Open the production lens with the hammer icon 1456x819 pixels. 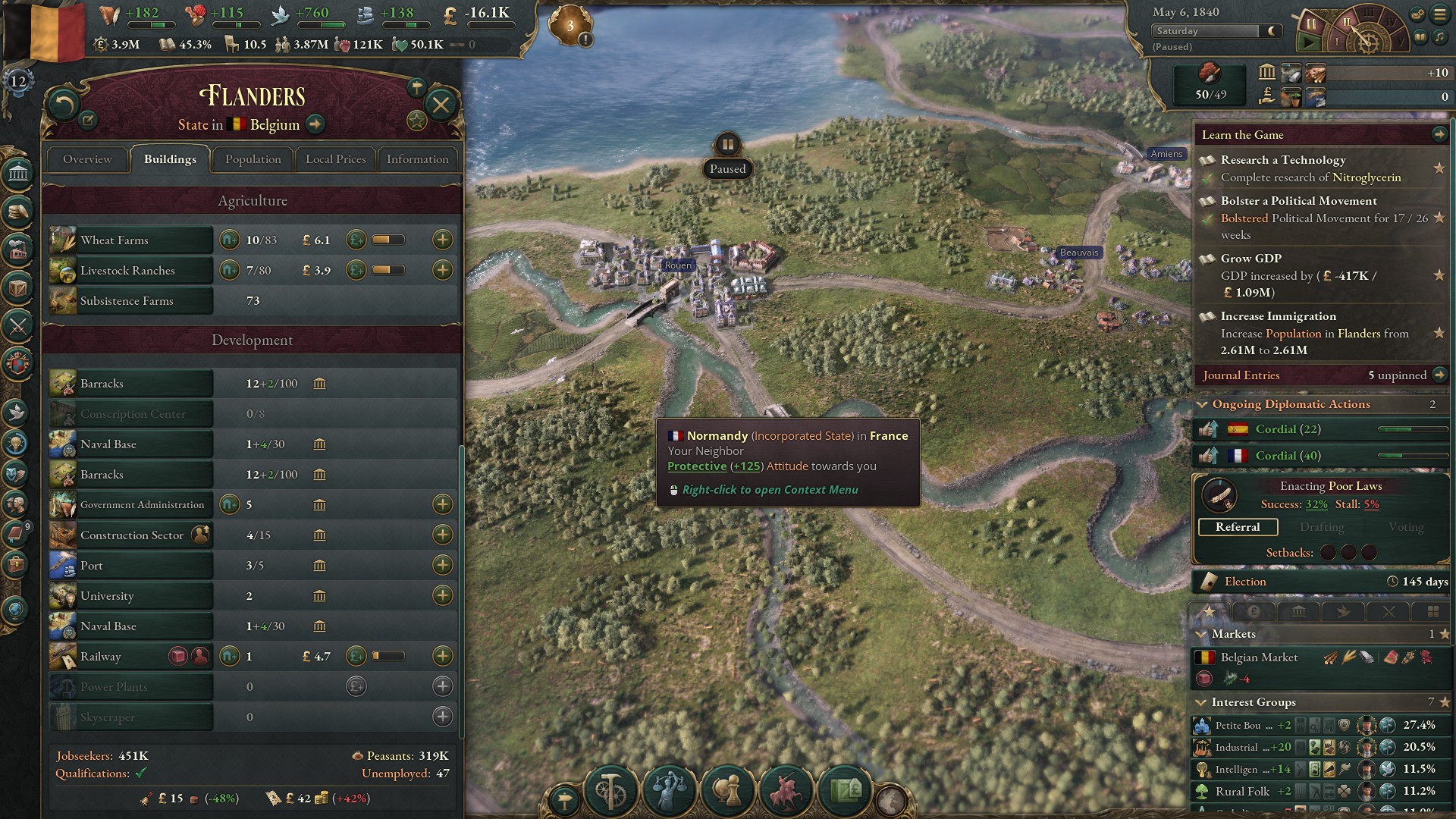pyautogui.click(x=612, y=792)
